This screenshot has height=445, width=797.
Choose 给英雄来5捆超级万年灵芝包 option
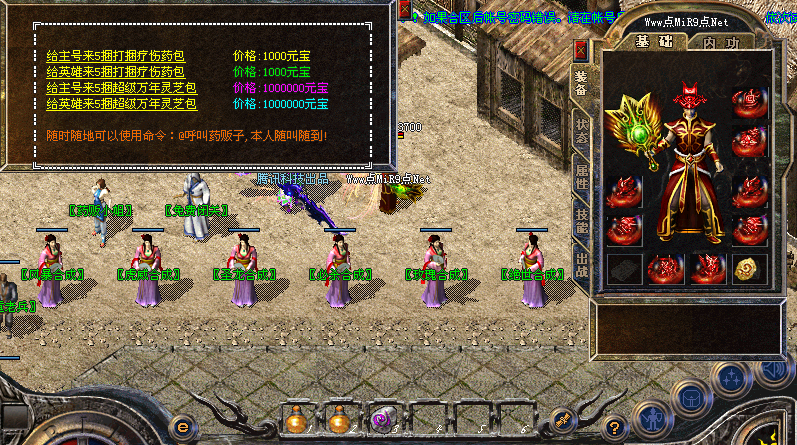coord(122,104)
